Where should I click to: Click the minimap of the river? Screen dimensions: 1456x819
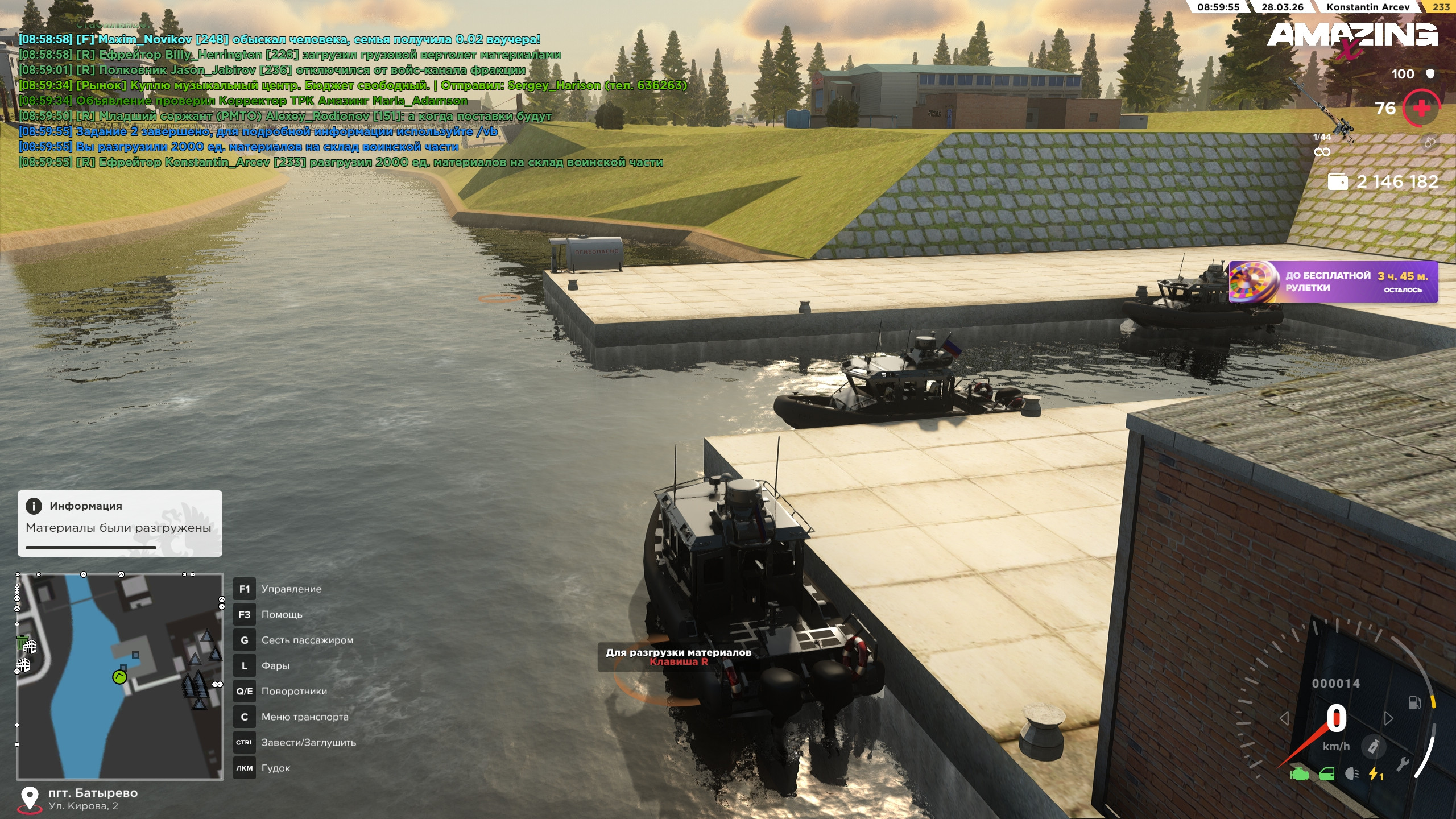(120, 676)
